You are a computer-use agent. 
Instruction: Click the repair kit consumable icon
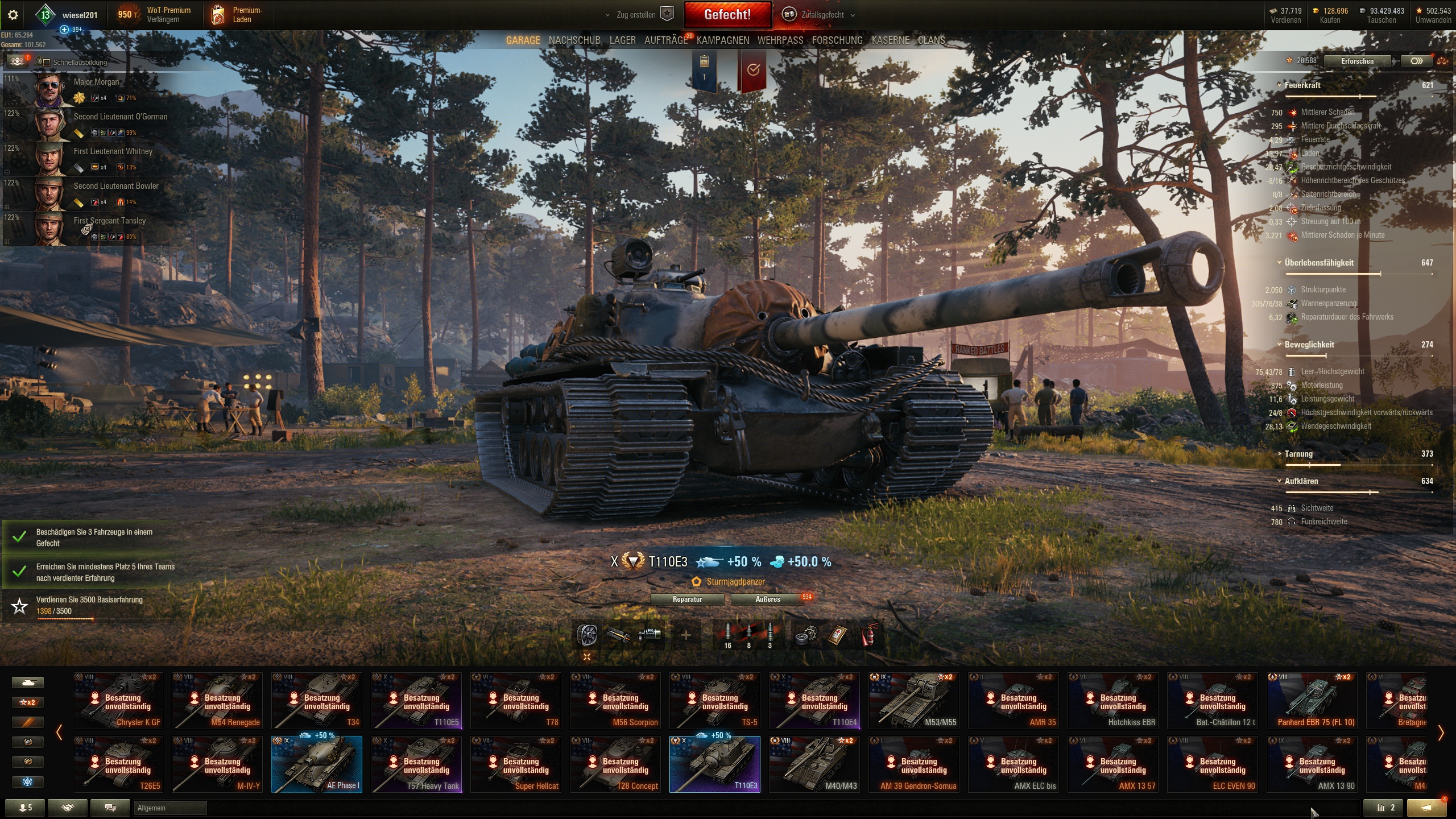click(806, 635)
